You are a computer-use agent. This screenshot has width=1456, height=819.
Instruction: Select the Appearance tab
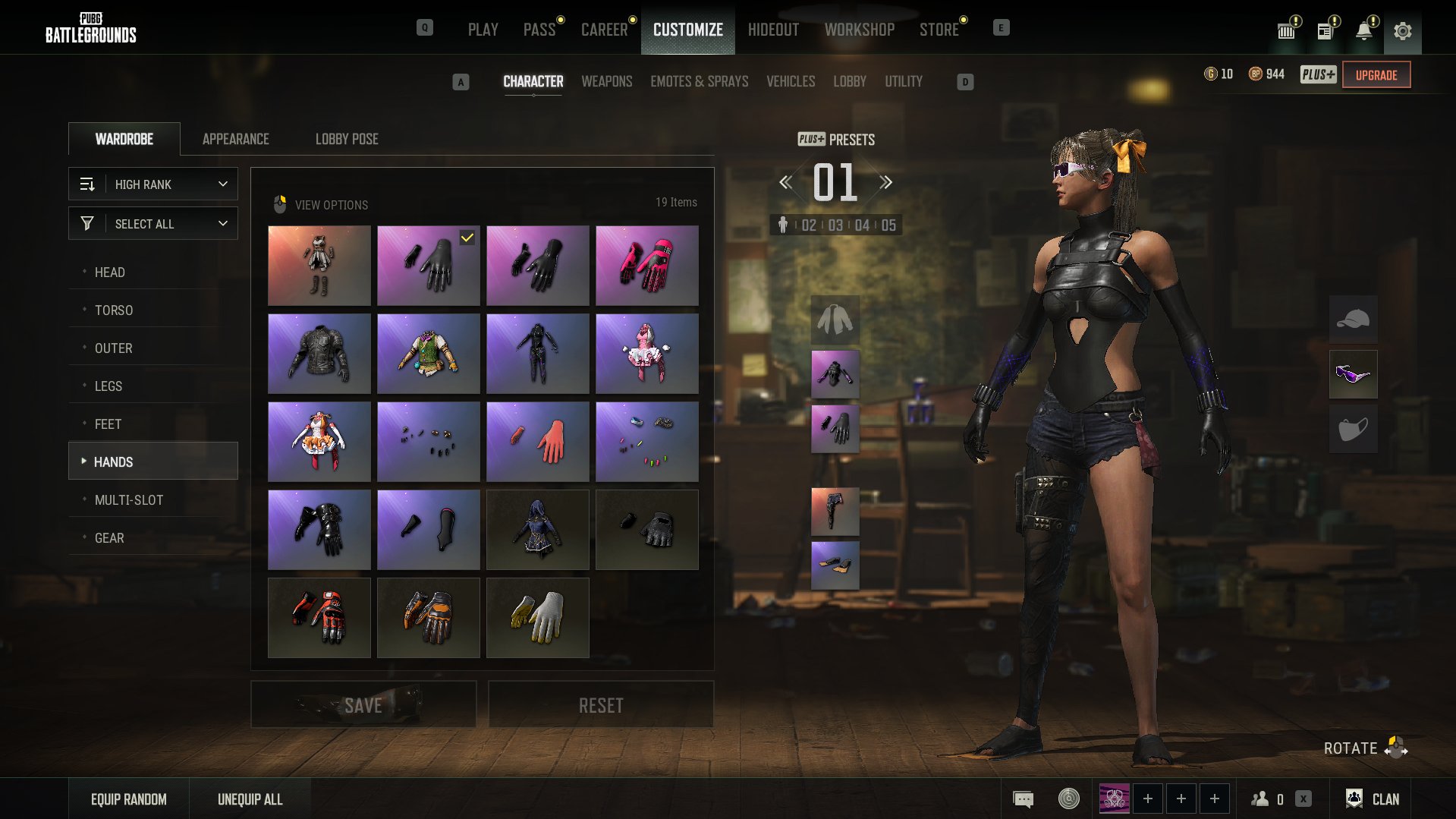(235, 139)
